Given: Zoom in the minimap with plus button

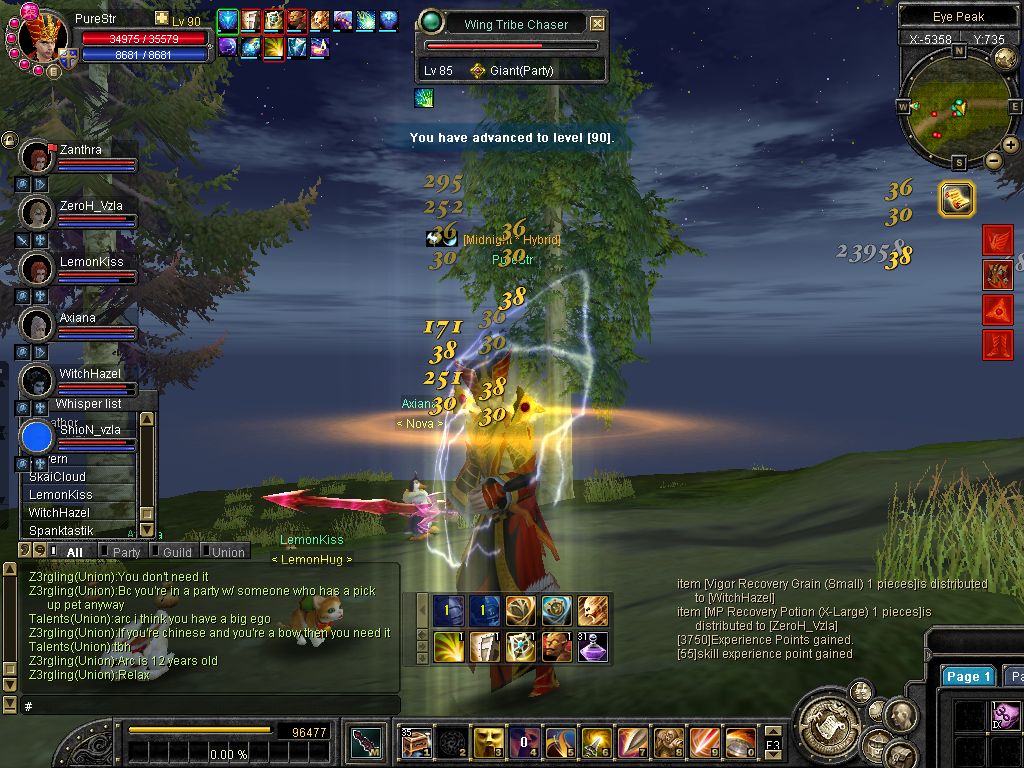Looking at the screenshot, I should (x=1011, y=145).
